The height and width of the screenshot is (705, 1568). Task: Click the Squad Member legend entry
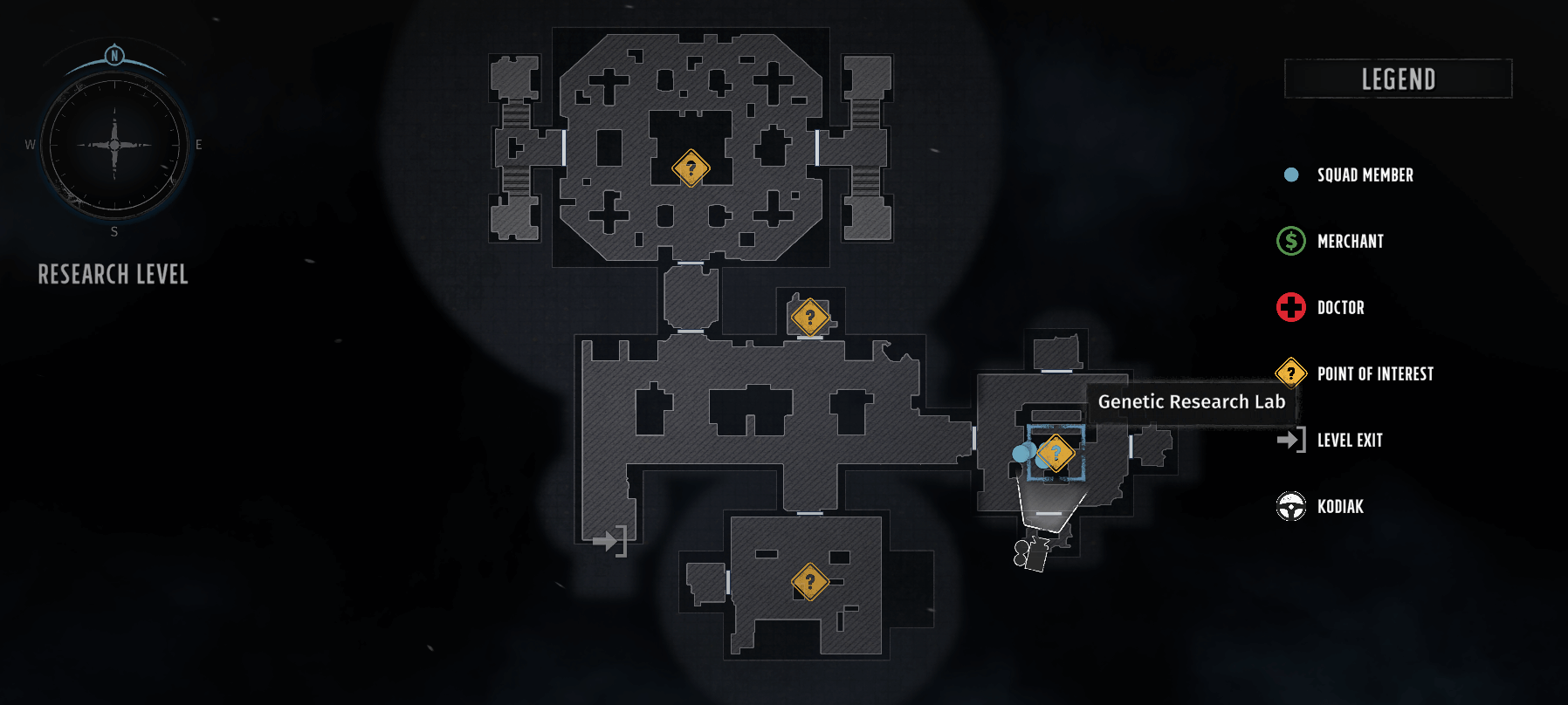pos(1365,175)
